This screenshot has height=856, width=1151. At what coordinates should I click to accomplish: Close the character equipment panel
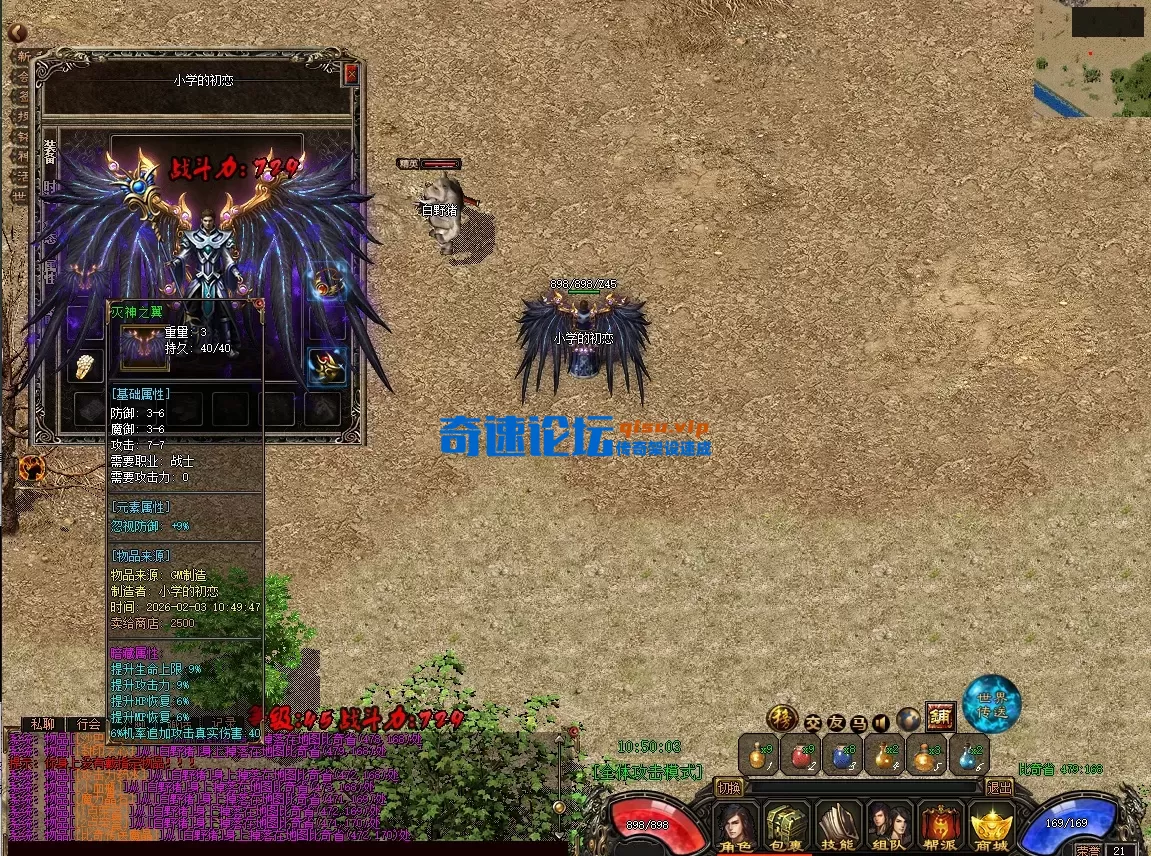coord(350,74)
